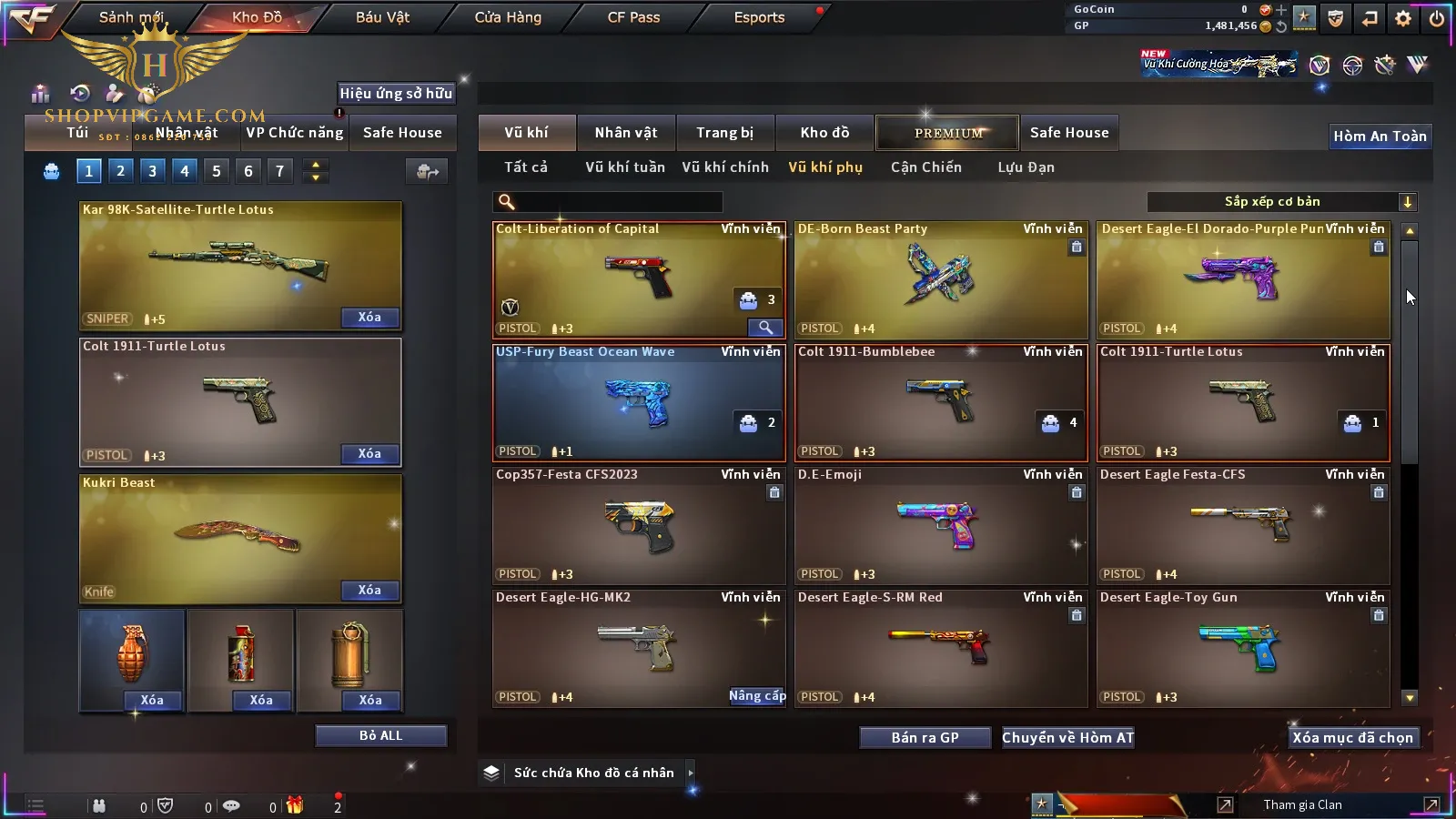Pick the USP-Fury Beast Ocean Wave pistol

[x=639, y=403]
